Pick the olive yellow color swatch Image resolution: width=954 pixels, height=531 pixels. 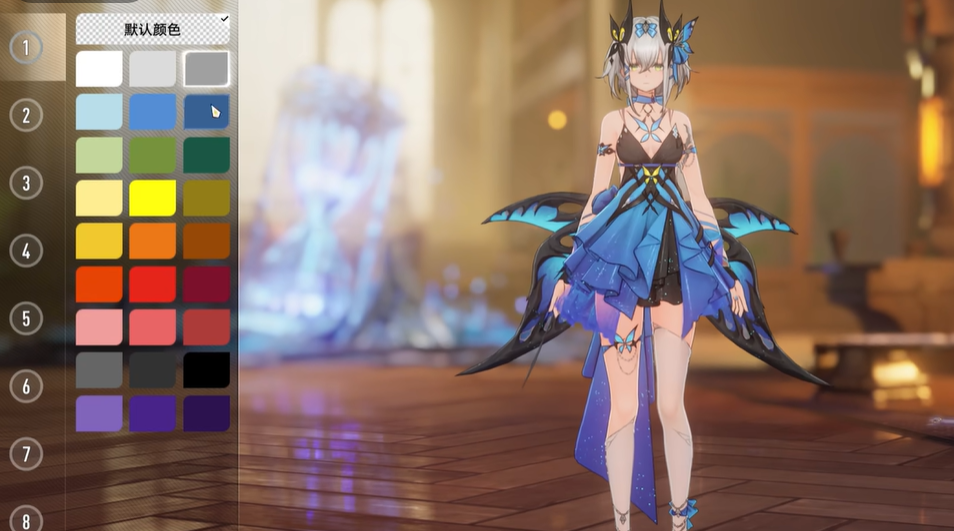206,198
